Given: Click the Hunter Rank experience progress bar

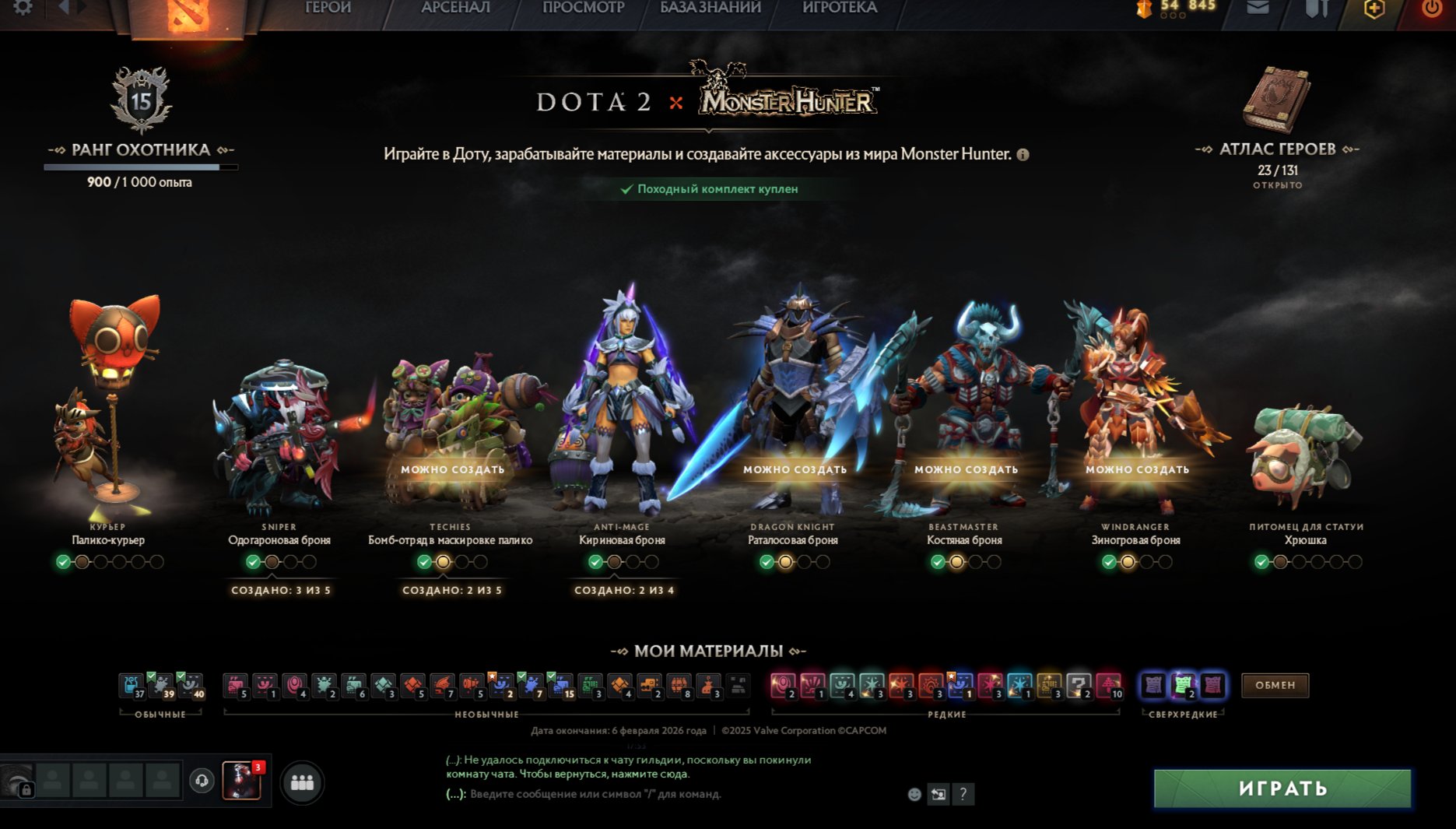Looking at the screenshot, I should coord(140,166).
